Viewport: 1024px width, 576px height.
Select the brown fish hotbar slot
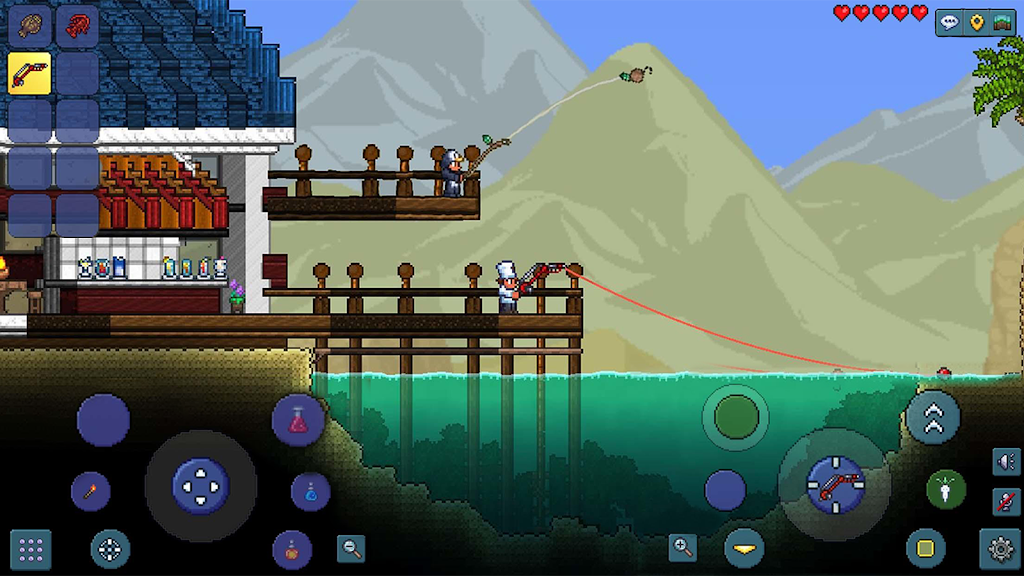pyautogui.click(x=30, y=25)
